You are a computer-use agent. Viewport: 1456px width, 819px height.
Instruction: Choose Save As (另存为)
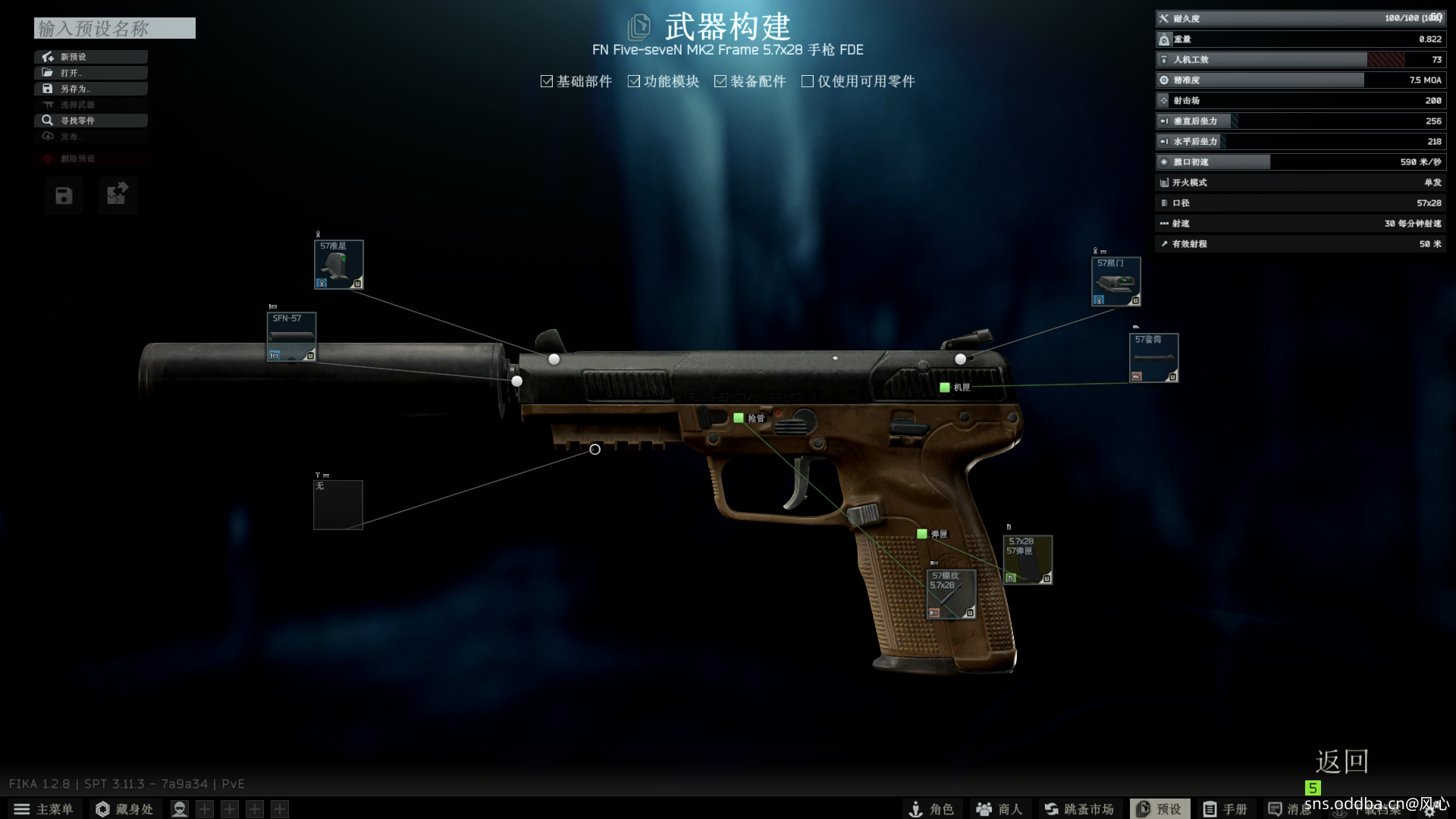tap(90, 89)
